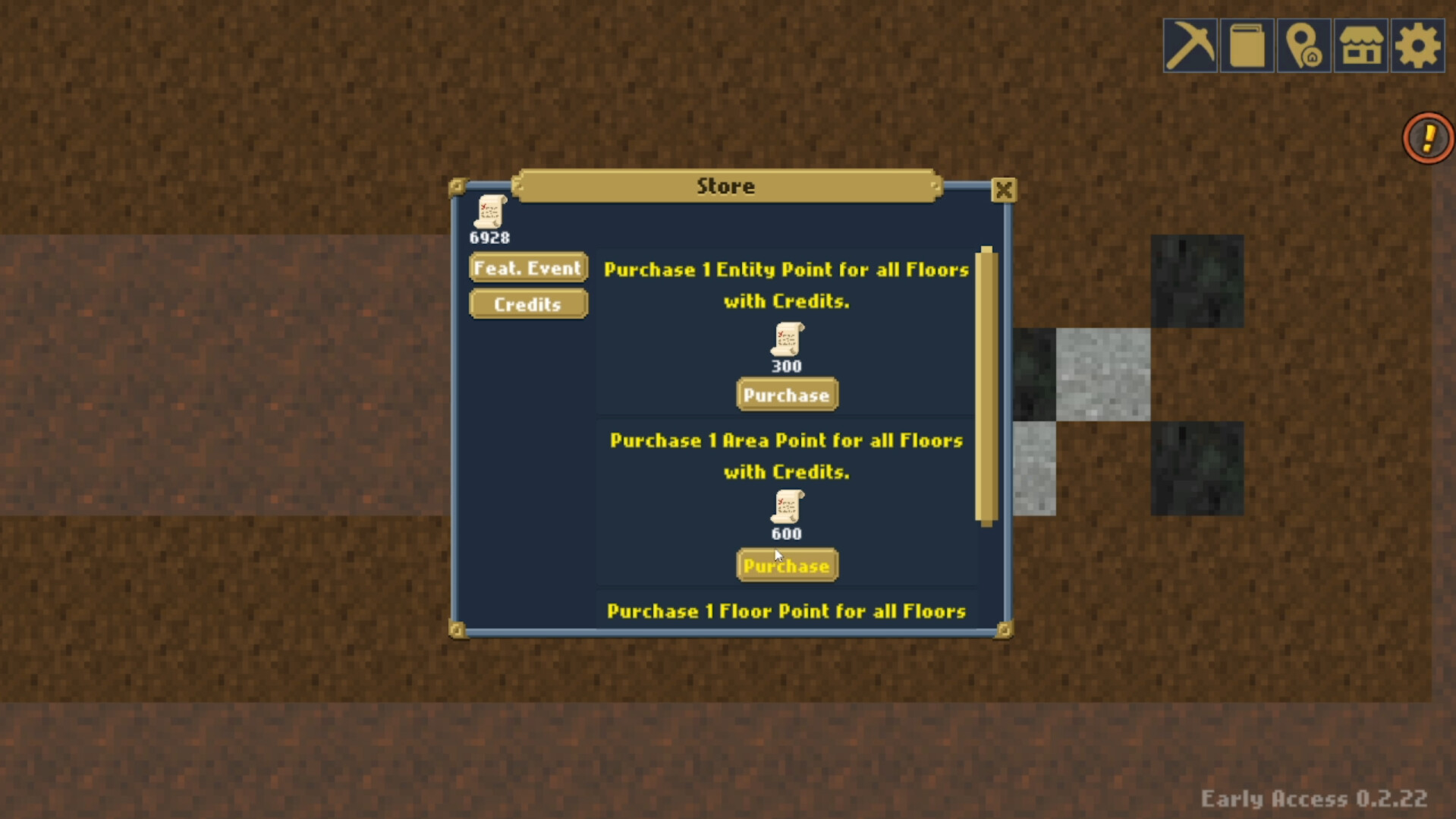Screen dimensions: 1456x819
Task: Click the scroll icon above the 300 price
Action: pyautogui.click(x=787, y=342)
